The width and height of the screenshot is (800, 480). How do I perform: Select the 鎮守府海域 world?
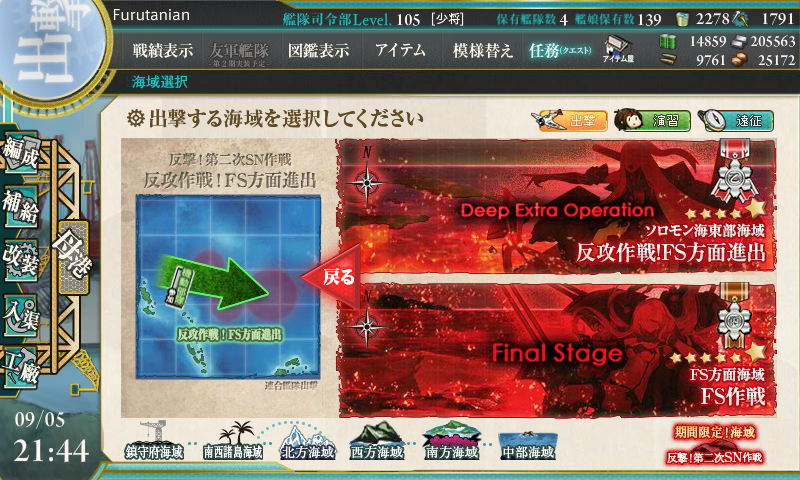(155, 443)
